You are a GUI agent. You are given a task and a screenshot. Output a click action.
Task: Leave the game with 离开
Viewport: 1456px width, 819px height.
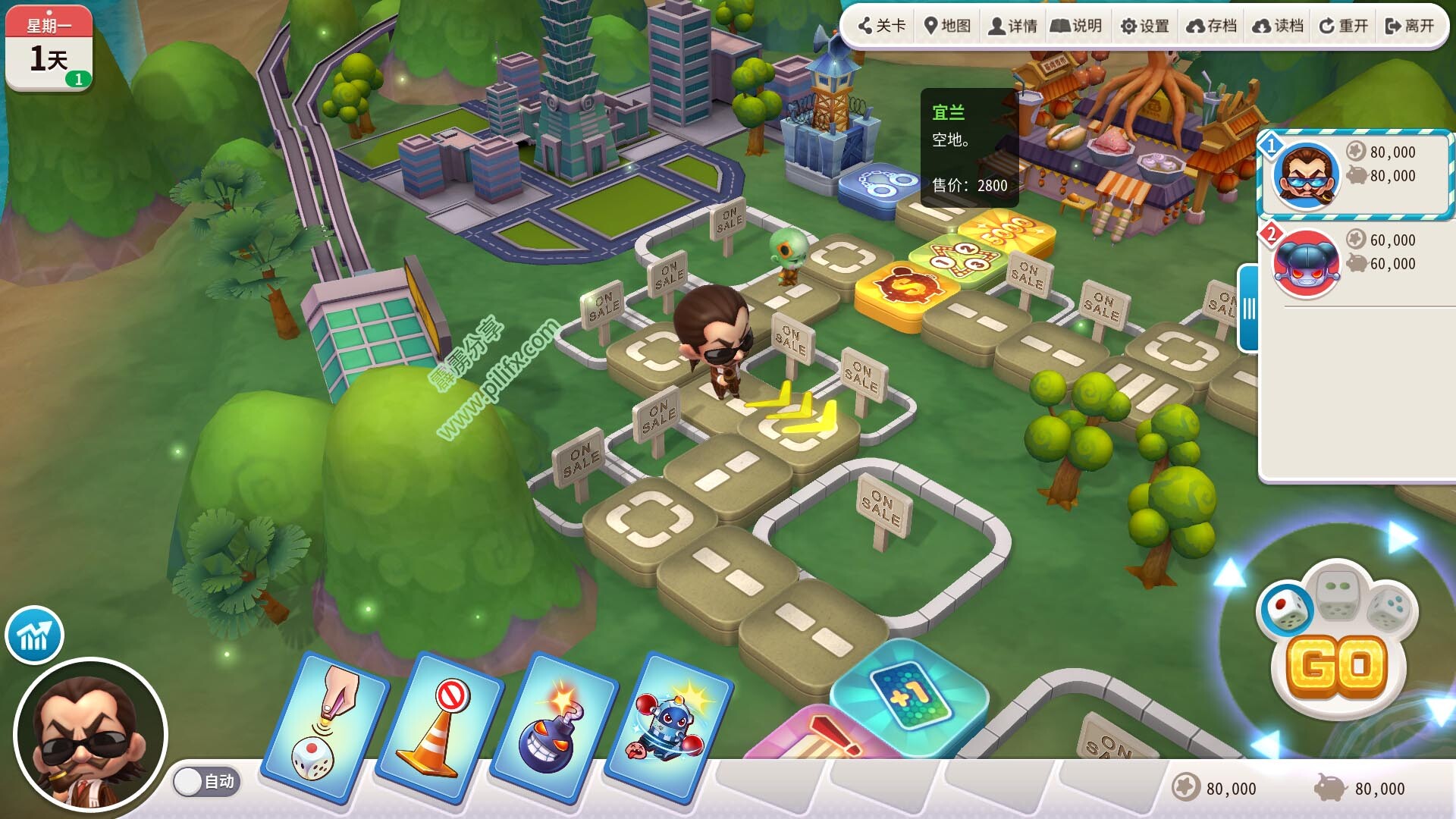coord(1410,27)
